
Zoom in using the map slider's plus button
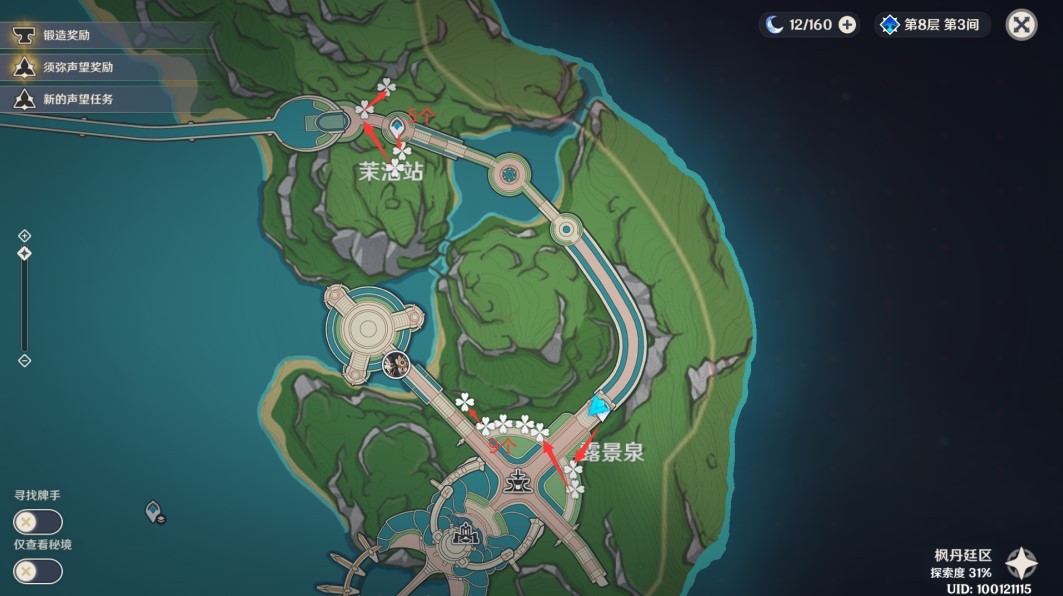point(25,236)
